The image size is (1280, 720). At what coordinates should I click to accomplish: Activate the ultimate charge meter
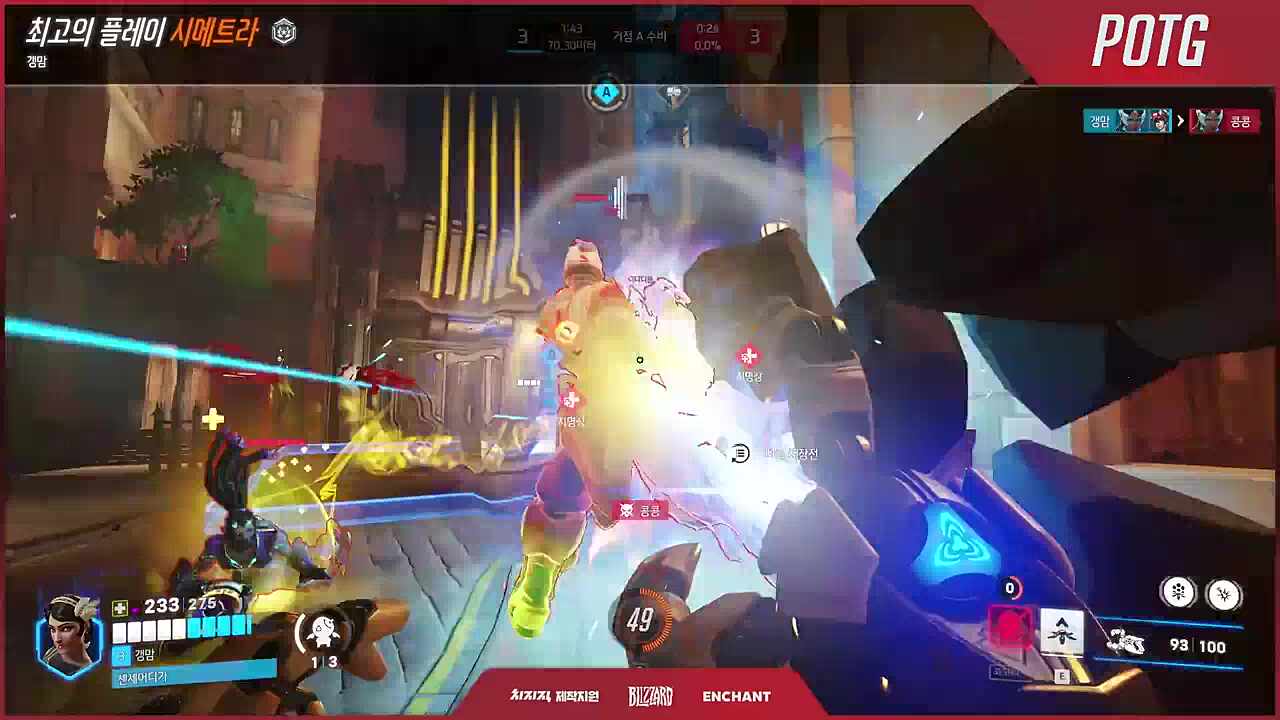point(641,620)
